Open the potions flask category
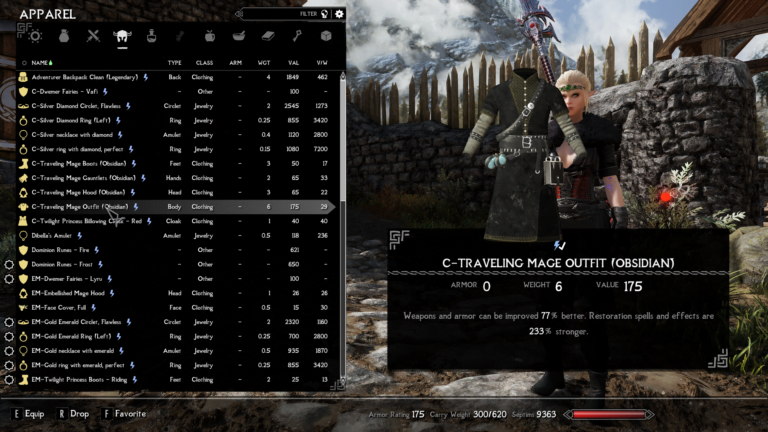Viewport: 768px width, 432px height. [152, 36]
